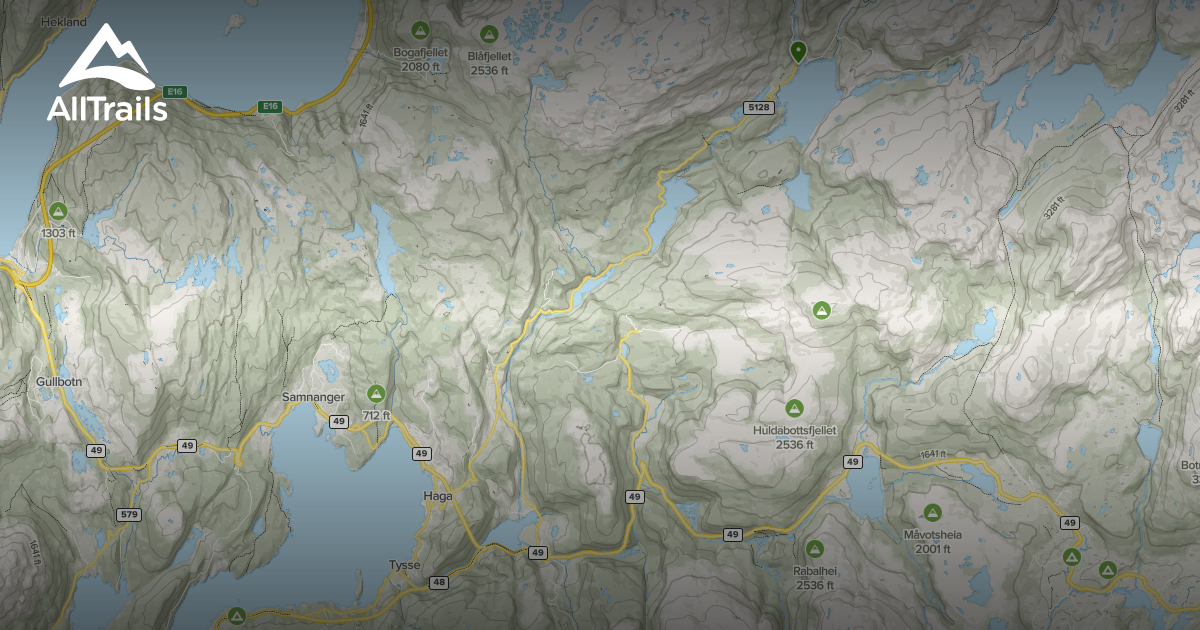Click the AllTrails logo
This screenshot has height=630, width=1200.
pyautogui.click(x=106, y=75)
